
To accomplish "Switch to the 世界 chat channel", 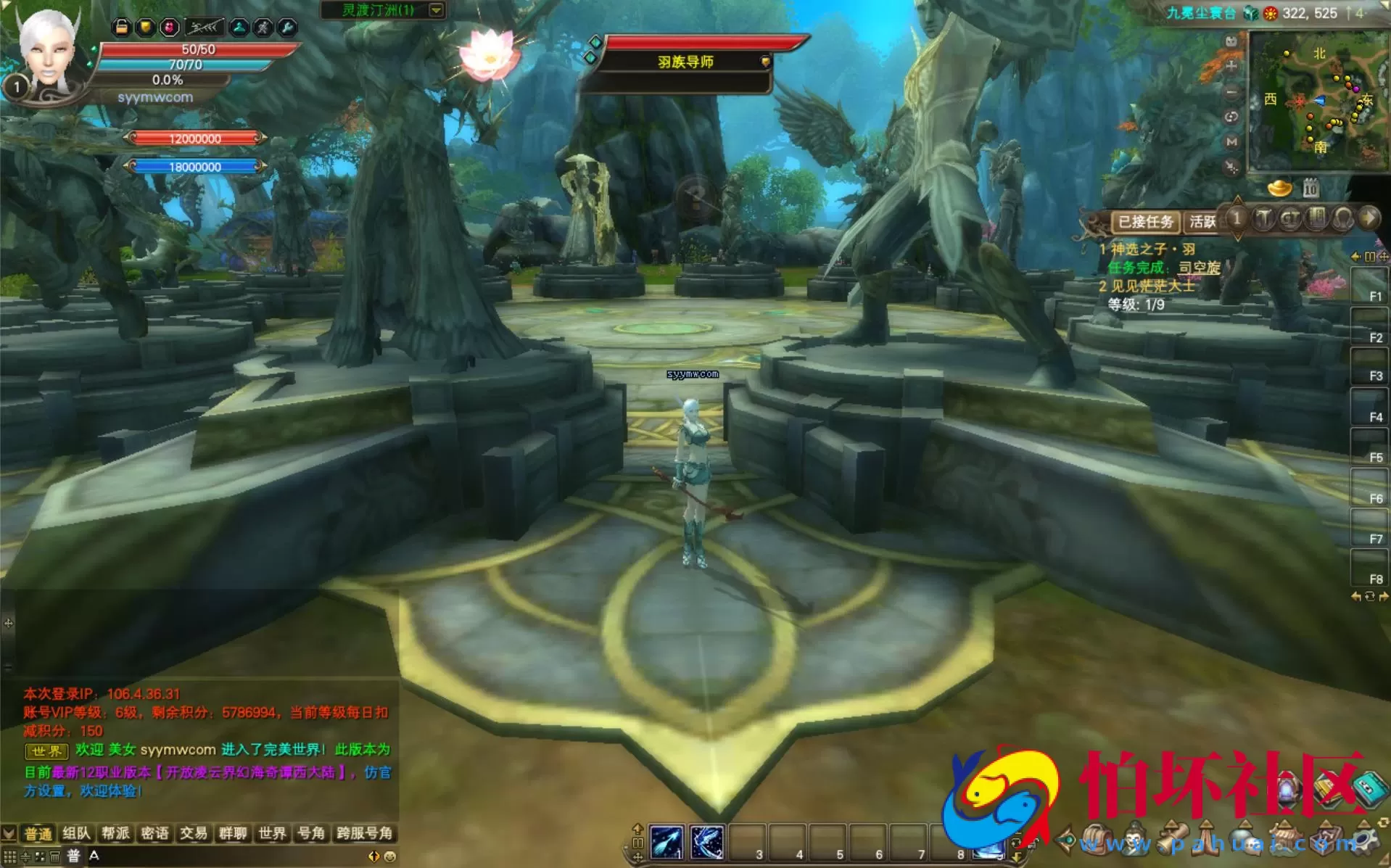I will 272,833.
